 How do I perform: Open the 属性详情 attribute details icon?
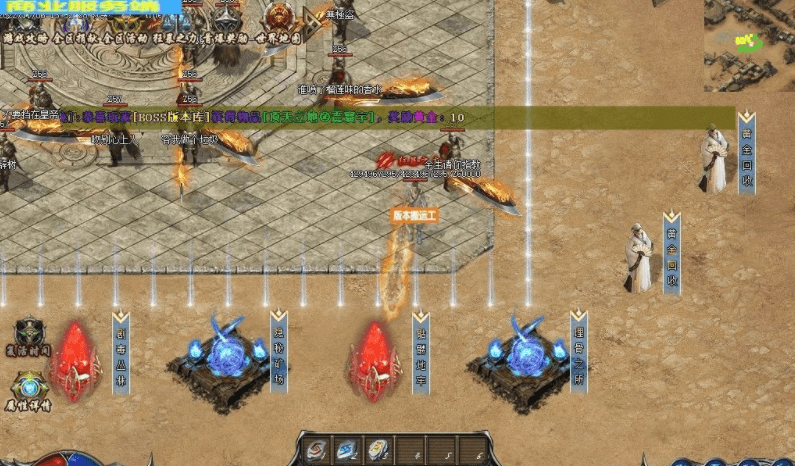pos(31,391)
